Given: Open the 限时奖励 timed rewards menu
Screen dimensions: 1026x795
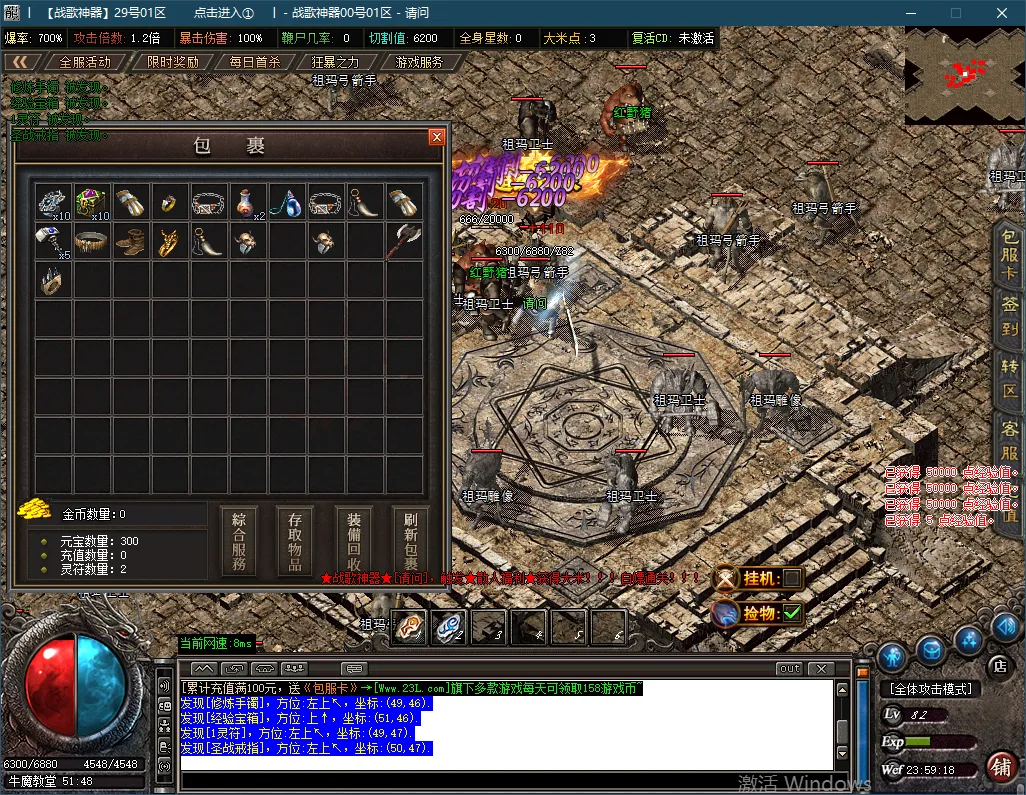Looking at the screenshot, I should [172, 62].
